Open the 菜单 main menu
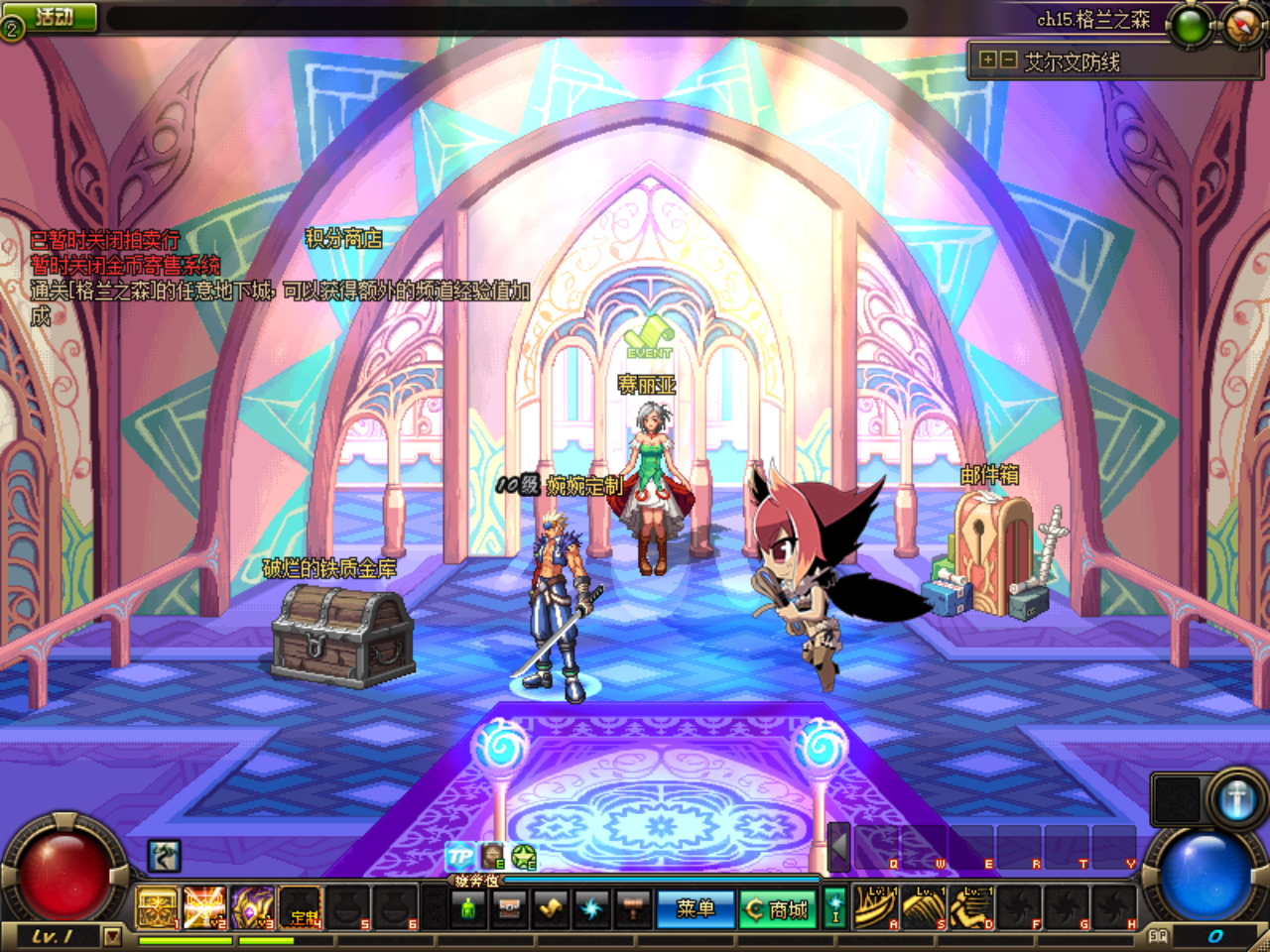1270x952 pixels. (x=695, y=905)
